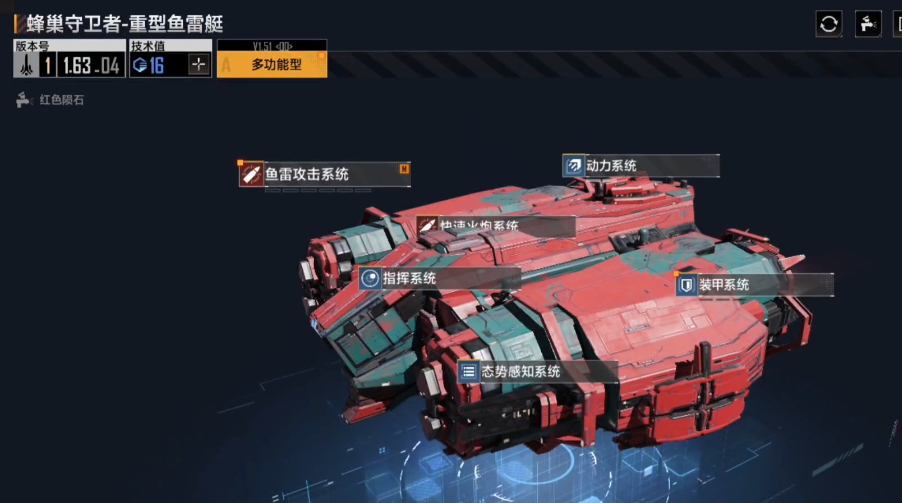Click the circular arrows refresh icon
This screenshot has width=902, height=503.
point(829,24)
